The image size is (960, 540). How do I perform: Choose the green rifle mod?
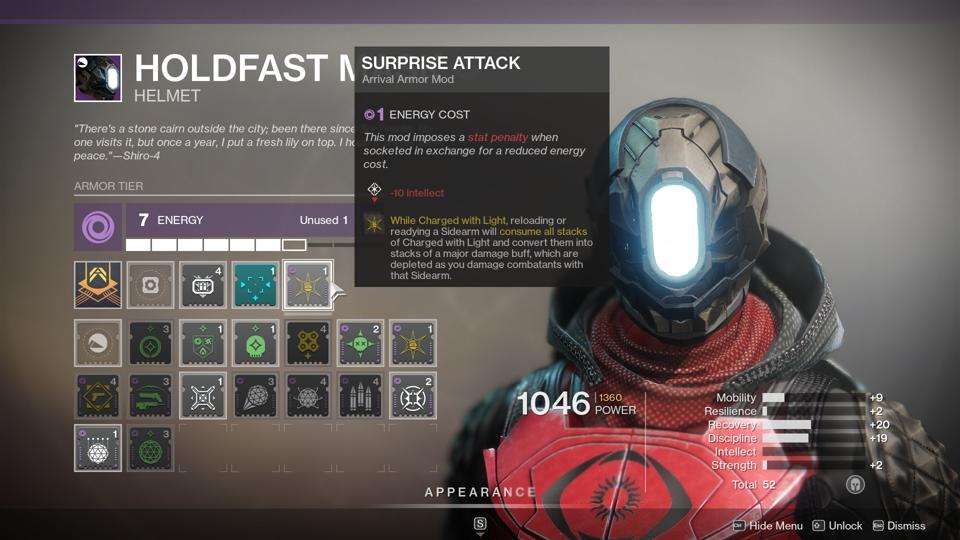tap(150, 396)
